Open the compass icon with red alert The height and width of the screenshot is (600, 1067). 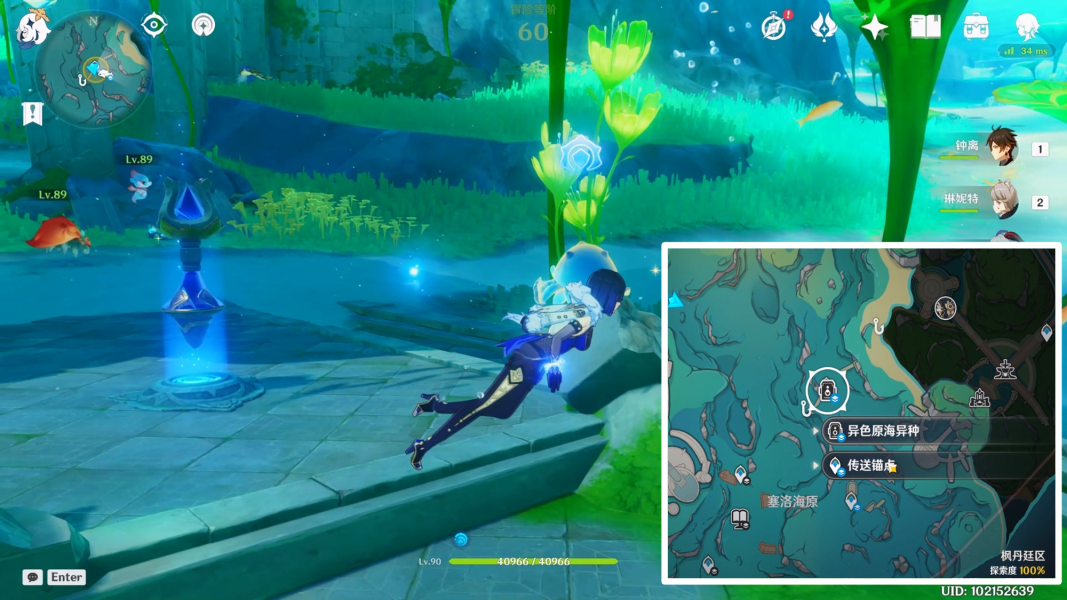point(773,27)
